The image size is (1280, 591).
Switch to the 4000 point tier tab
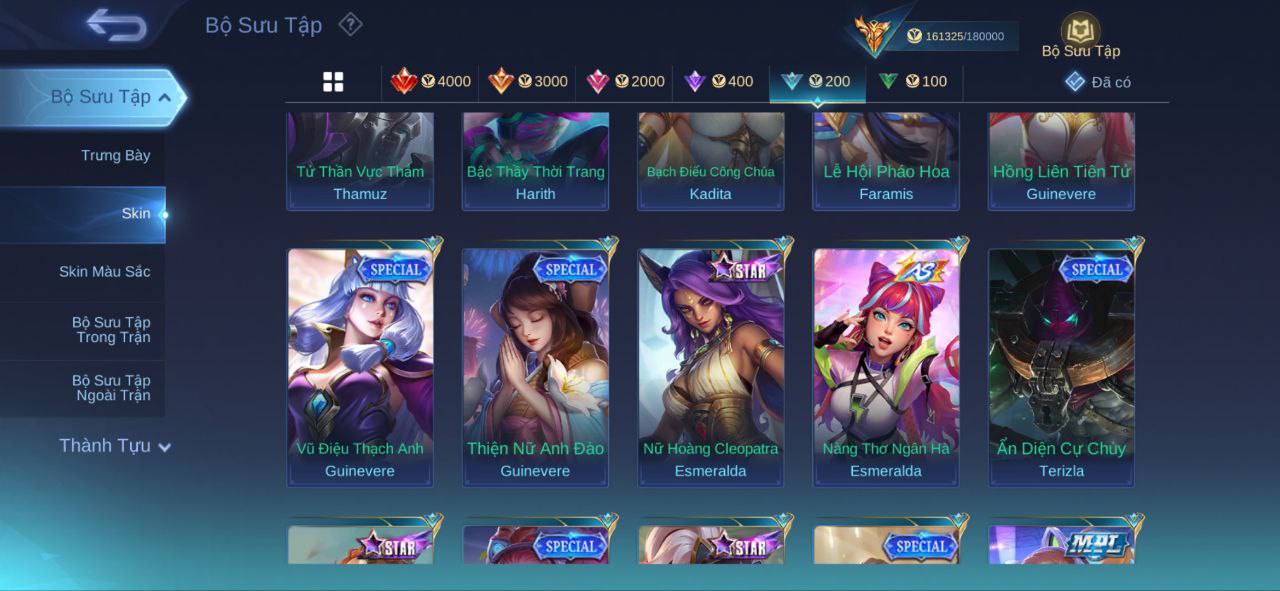tap(431, 82)
